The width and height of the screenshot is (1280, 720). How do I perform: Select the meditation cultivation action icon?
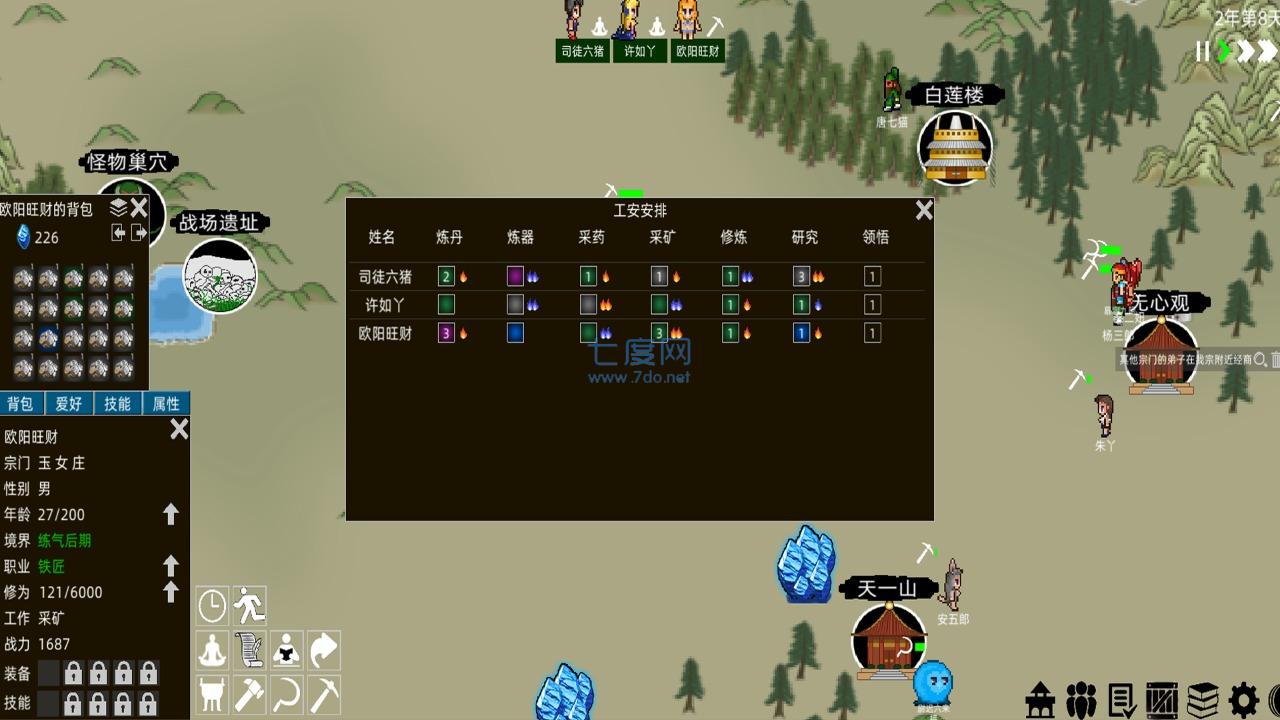[212, 649]
